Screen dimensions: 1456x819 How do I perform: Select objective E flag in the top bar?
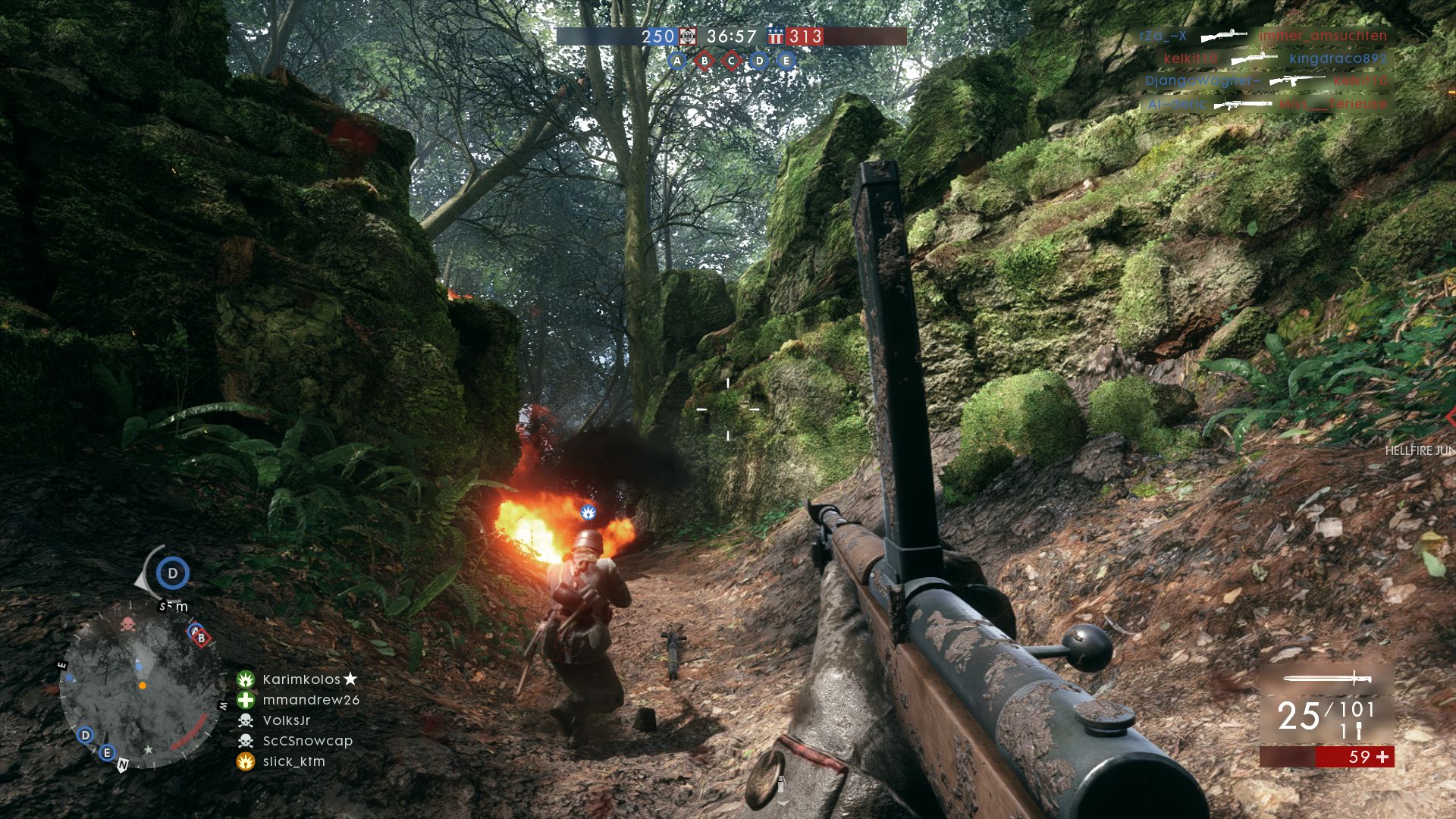click(786, 61)
